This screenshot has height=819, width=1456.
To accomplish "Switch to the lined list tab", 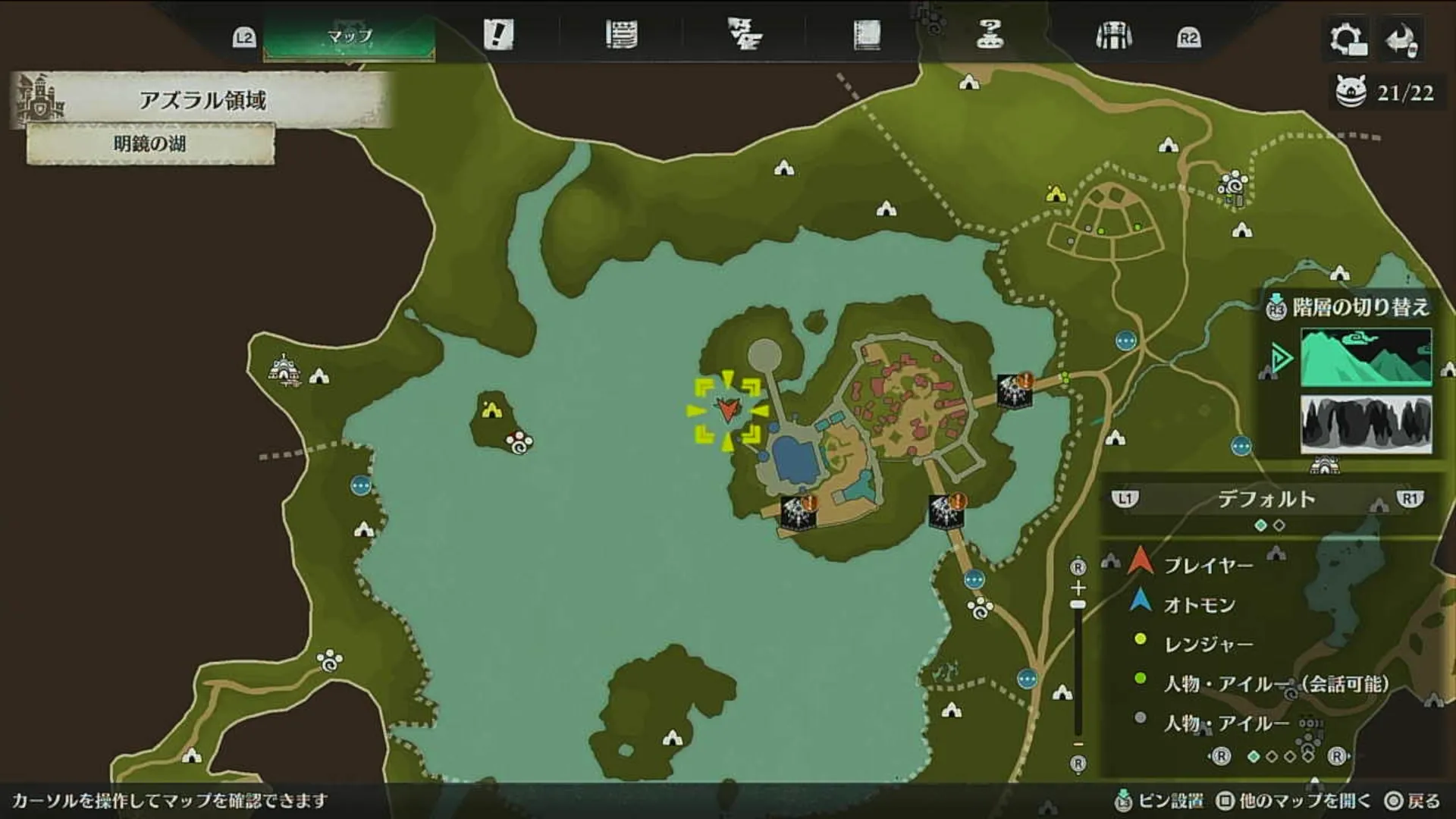I will [621, 35].
